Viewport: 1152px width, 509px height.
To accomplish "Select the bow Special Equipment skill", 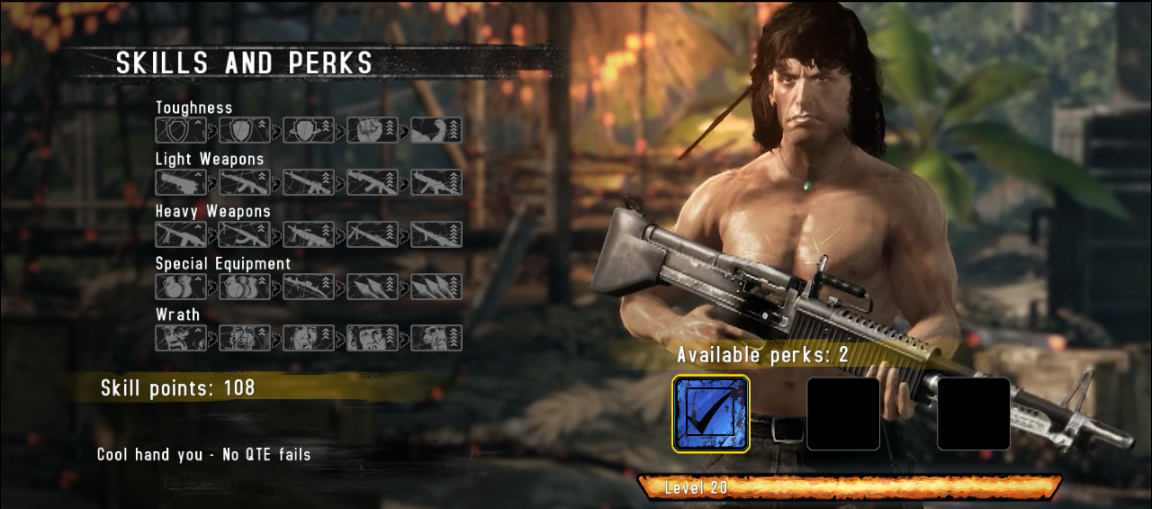I will [x=309, y=286].
